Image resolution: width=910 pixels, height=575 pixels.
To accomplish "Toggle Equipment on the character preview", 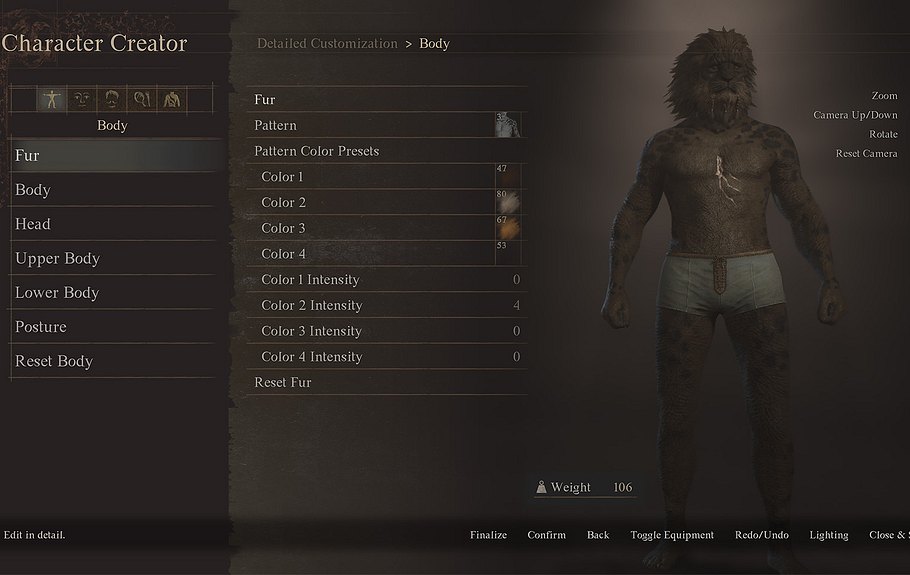I will [672, 535].
